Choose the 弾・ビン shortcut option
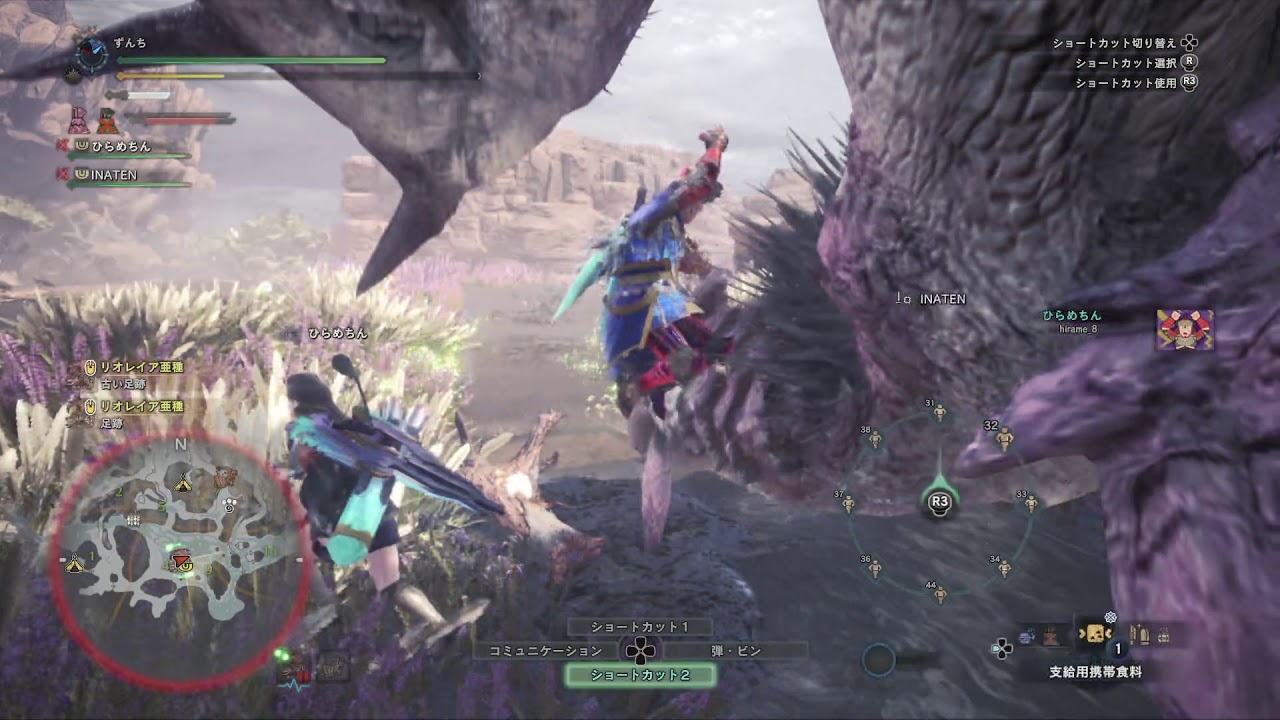 click(736, 651)
